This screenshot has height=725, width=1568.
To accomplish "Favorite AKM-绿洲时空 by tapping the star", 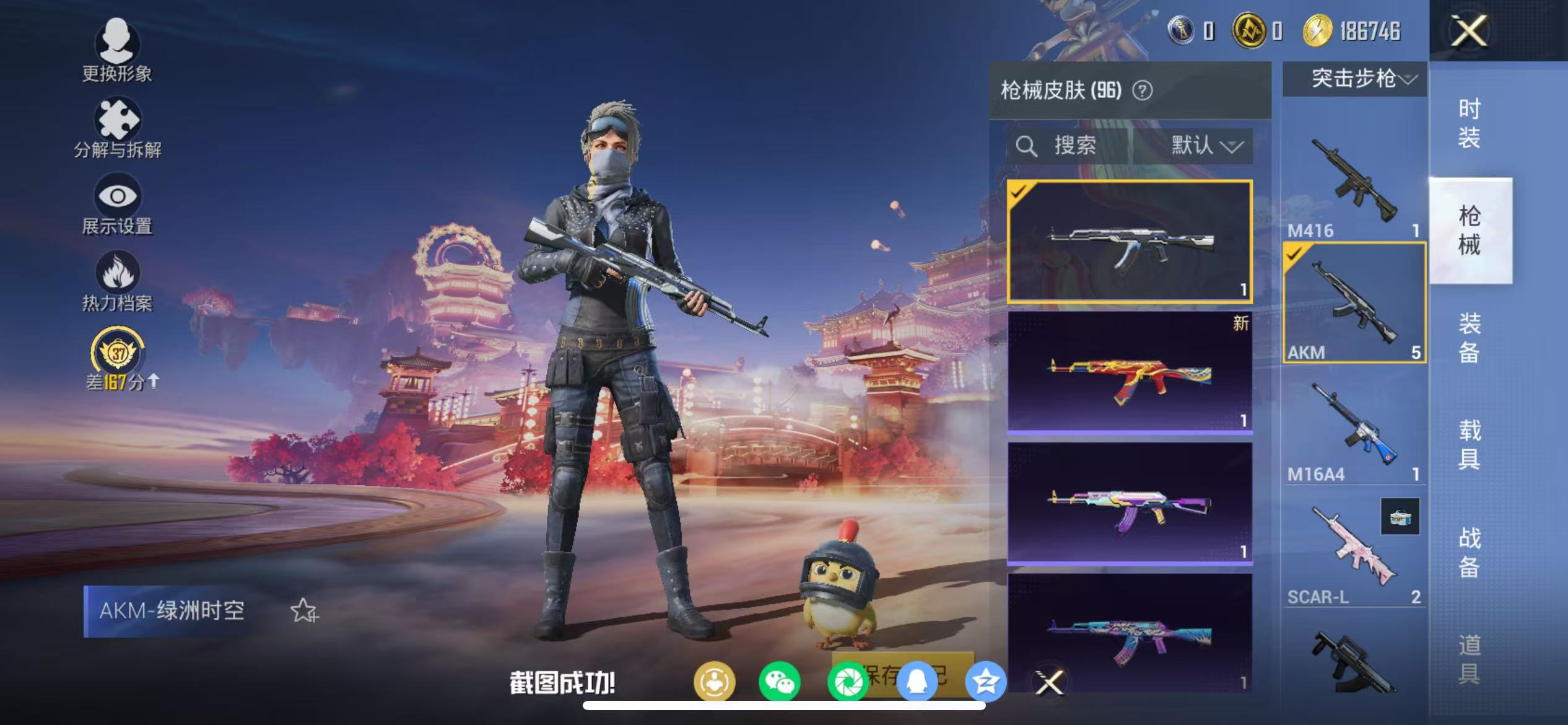I will coord(302,610).
